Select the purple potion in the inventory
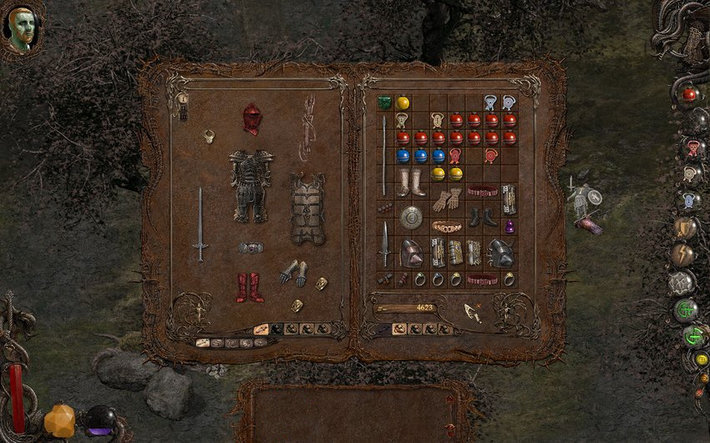This screenshot has height=443, width=710. (x=509, y=226)
